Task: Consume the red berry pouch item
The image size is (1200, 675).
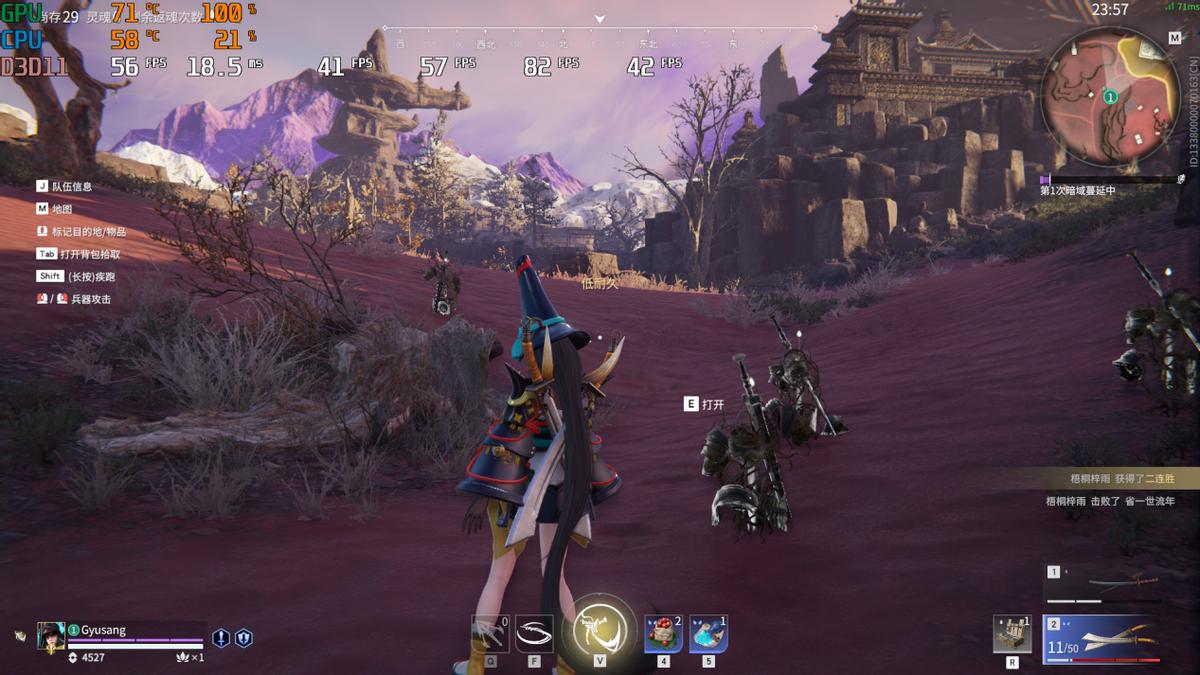Action: point(663,634)
